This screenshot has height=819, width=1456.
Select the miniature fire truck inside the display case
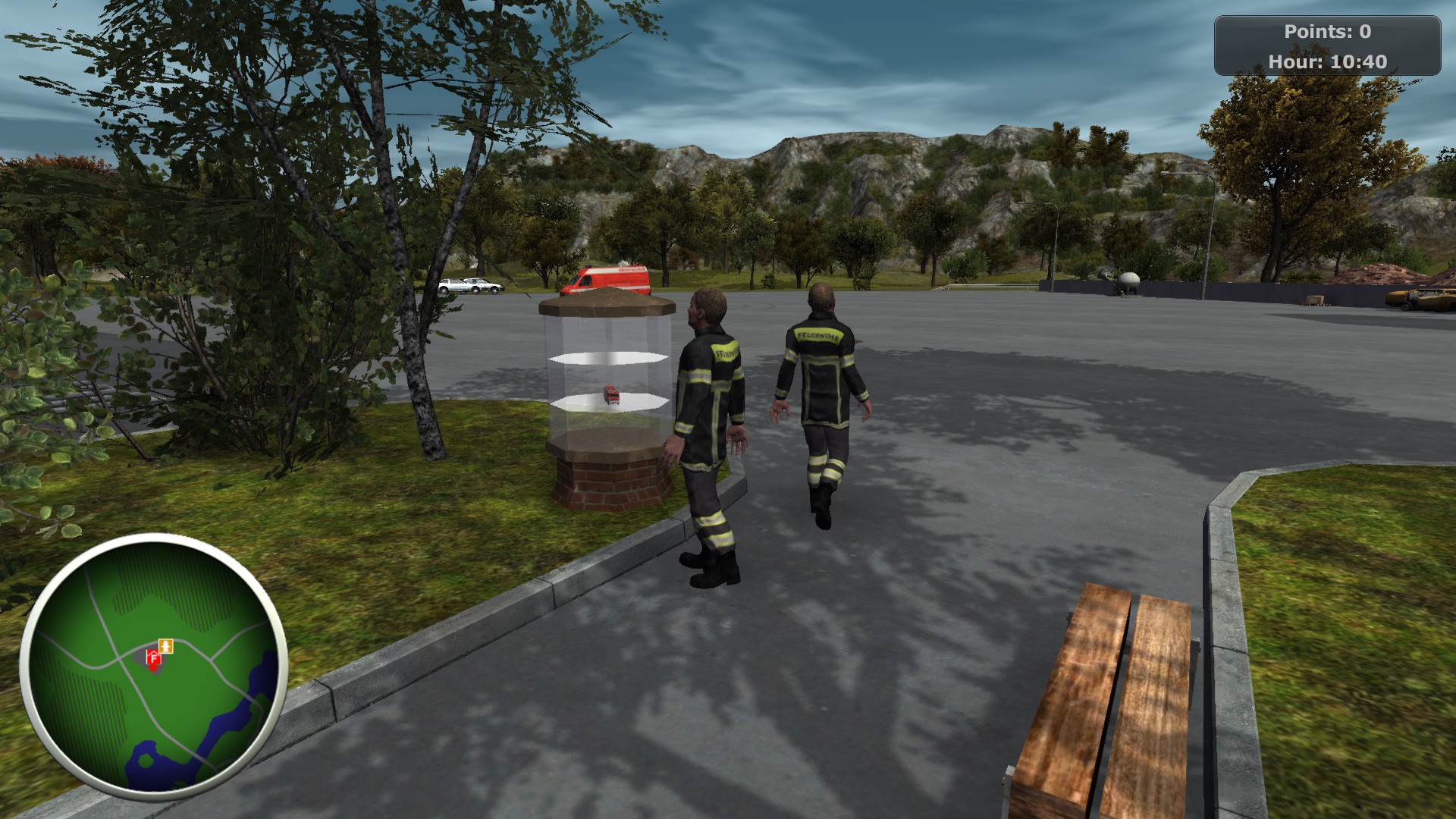(611, 394)
